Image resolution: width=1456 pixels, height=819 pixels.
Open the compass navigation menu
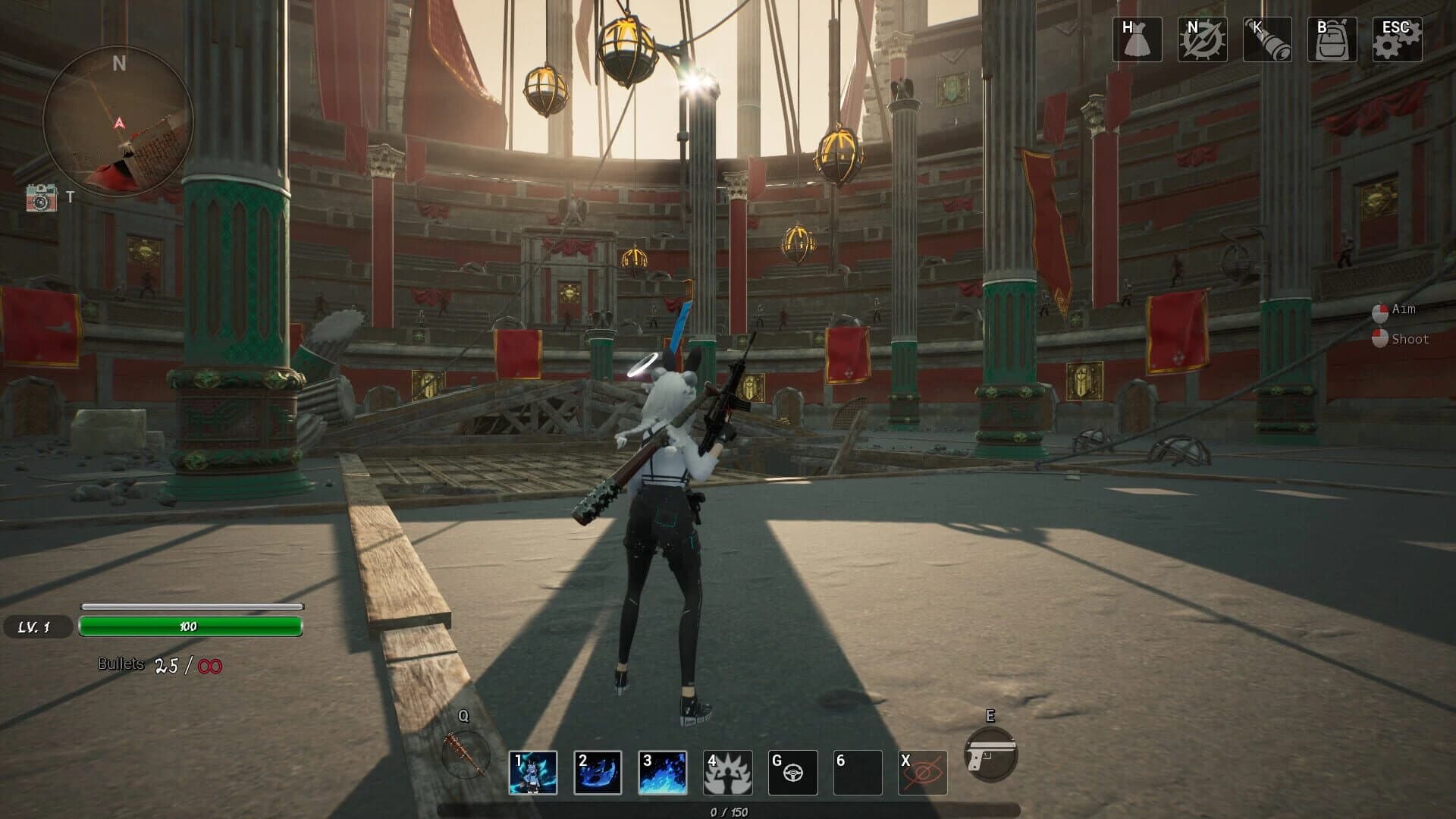[x=1202, y=40]
